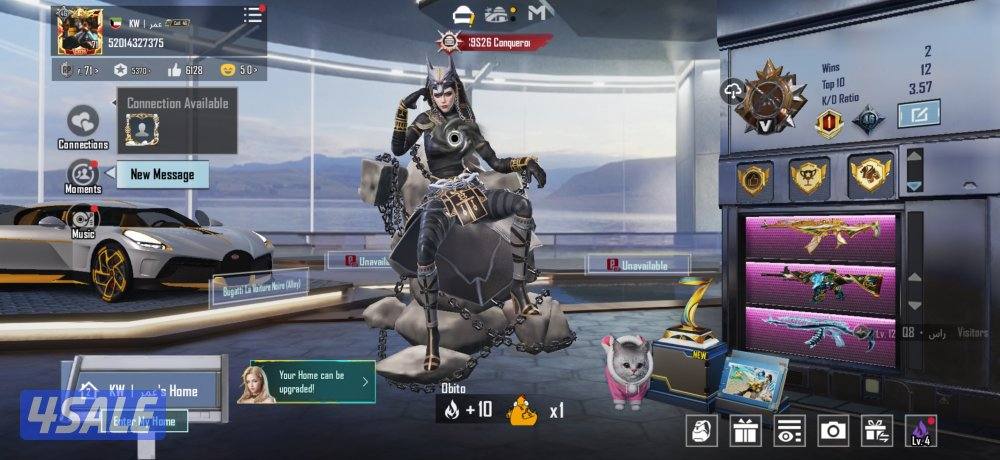Open the RP level 71 details
Image resolution: width=1000 pixels, height=460 pixels.
pos(79,70)
